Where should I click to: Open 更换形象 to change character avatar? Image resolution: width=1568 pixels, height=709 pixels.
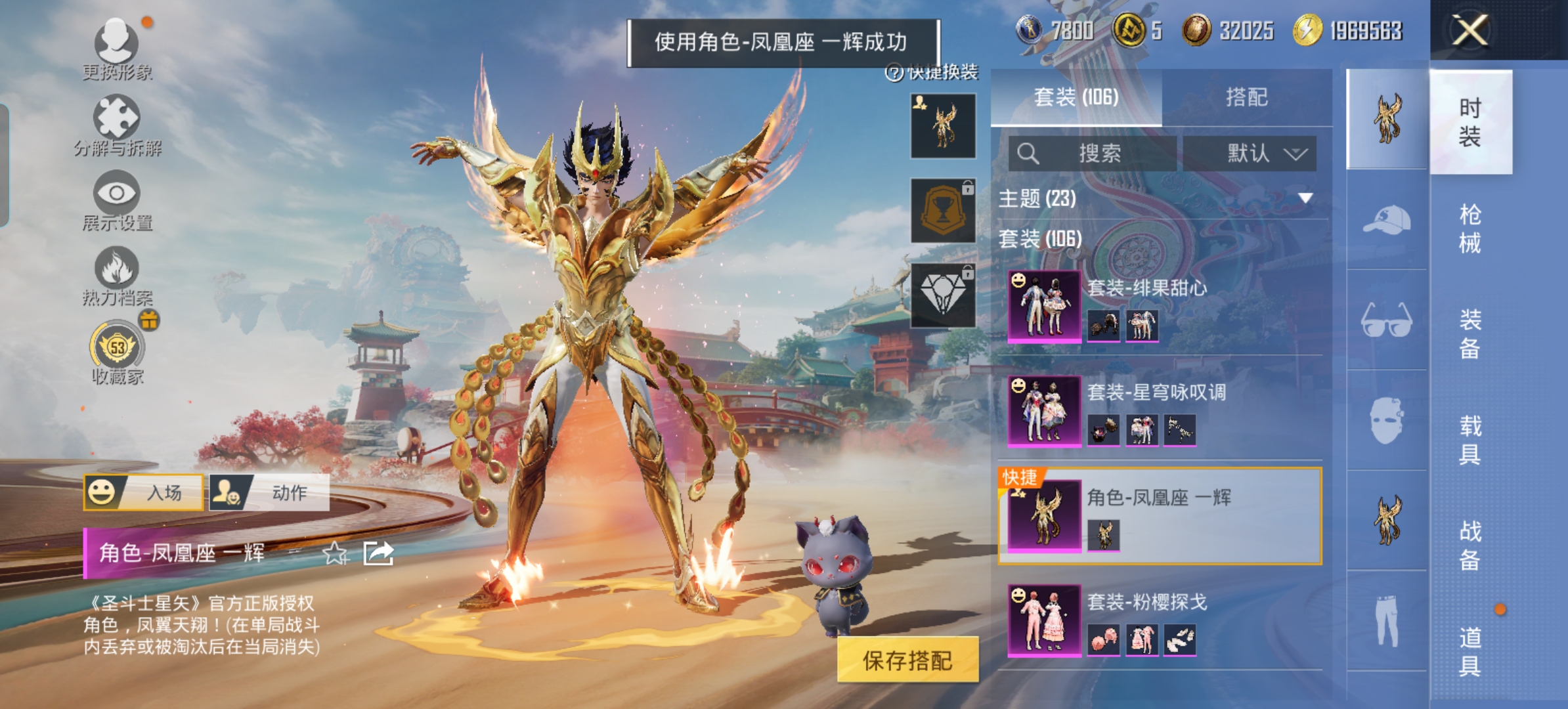[x=117, y=46]
